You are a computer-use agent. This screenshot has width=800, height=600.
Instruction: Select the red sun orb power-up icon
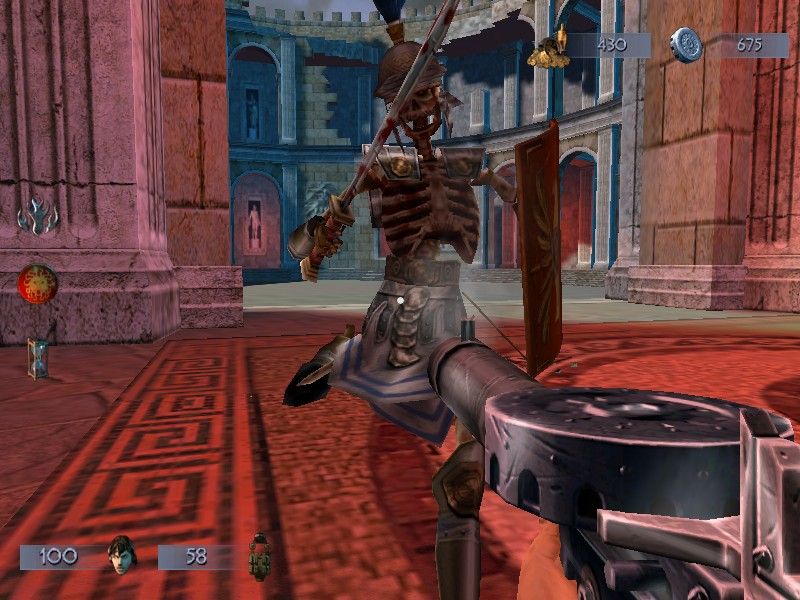37,283
